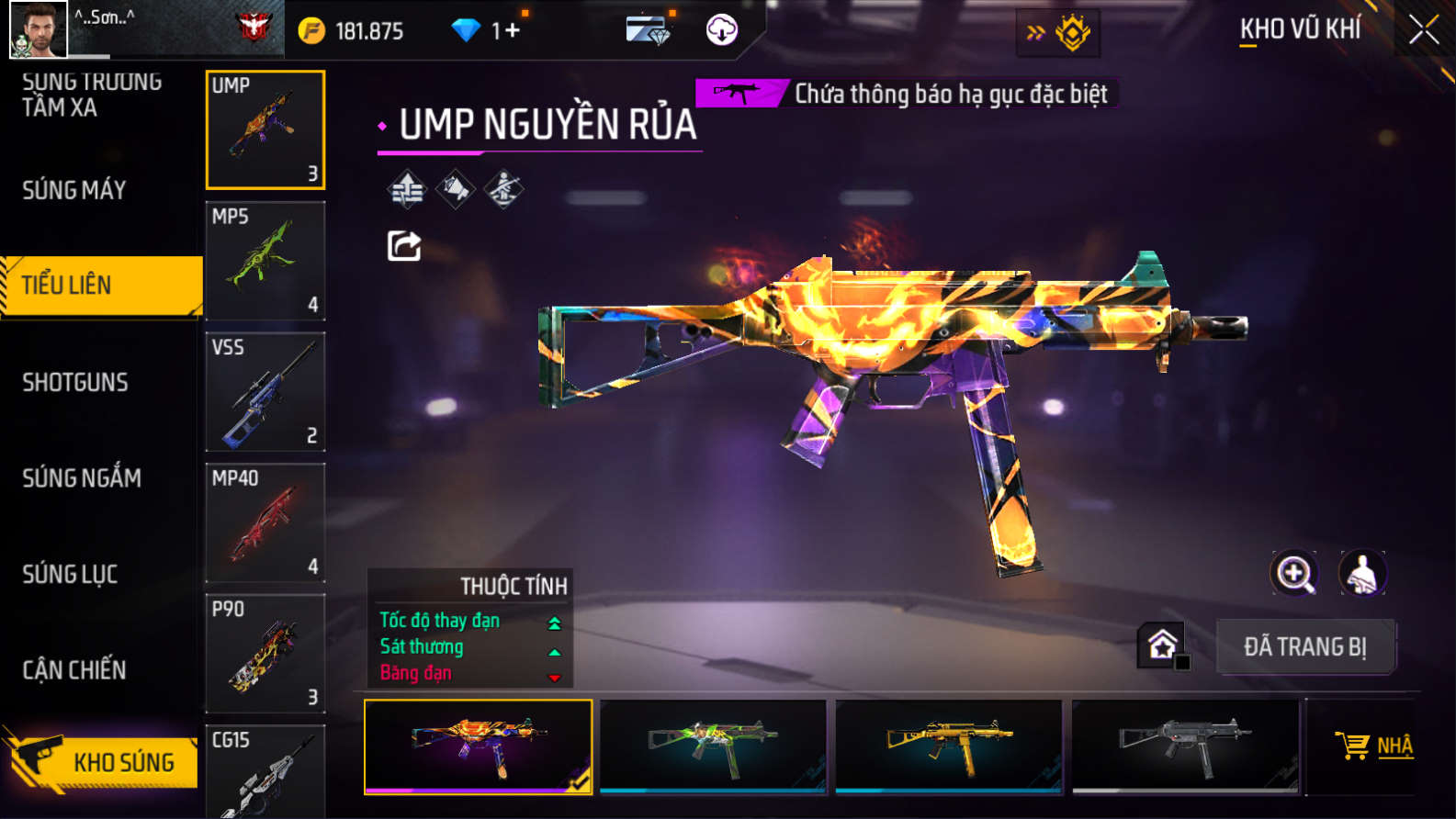Select the green UMP skin thumbnail
The image size is (1456, 819).
click(714, 746)
